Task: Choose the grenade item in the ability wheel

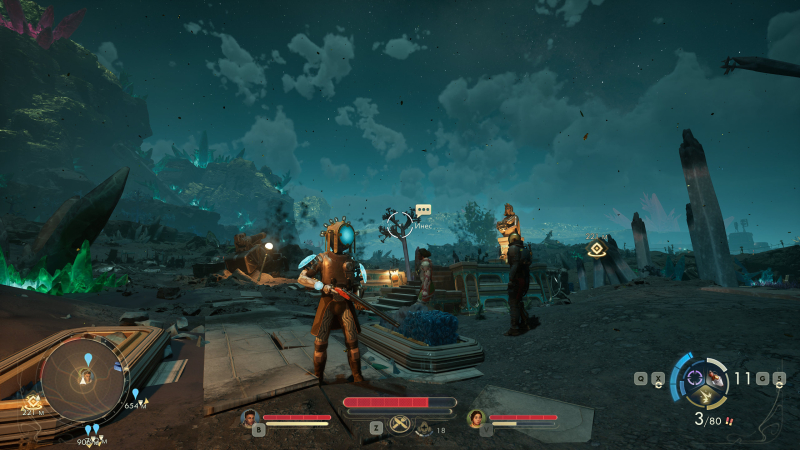Action: point(717,378)
